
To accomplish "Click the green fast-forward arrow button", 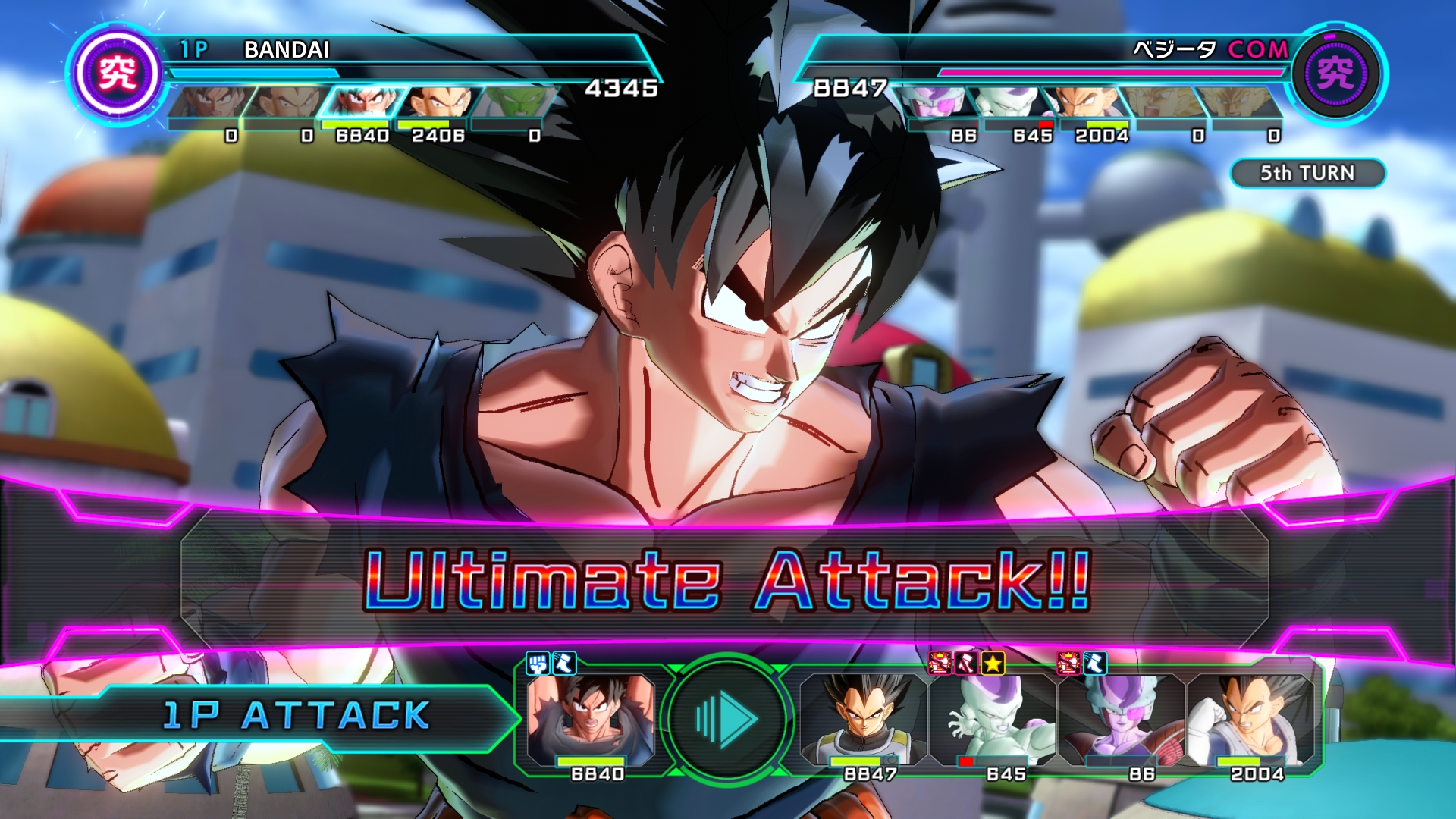I will pyautogui.click(x=726, y=717).
